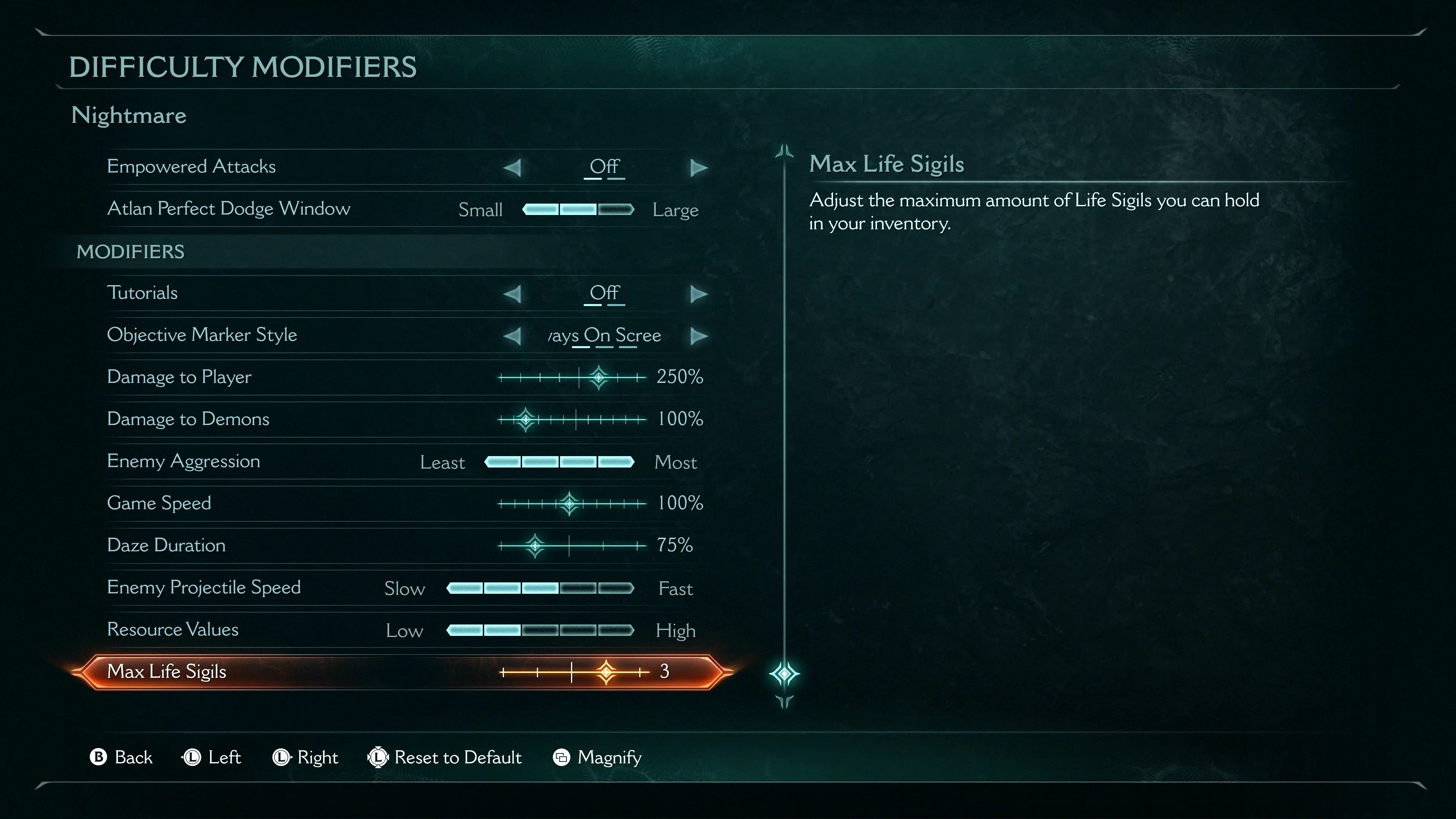This screenshot has width=1456, height=819.
Task: Adjust the Max Life Sigils slider
Action: pos(606,672)
